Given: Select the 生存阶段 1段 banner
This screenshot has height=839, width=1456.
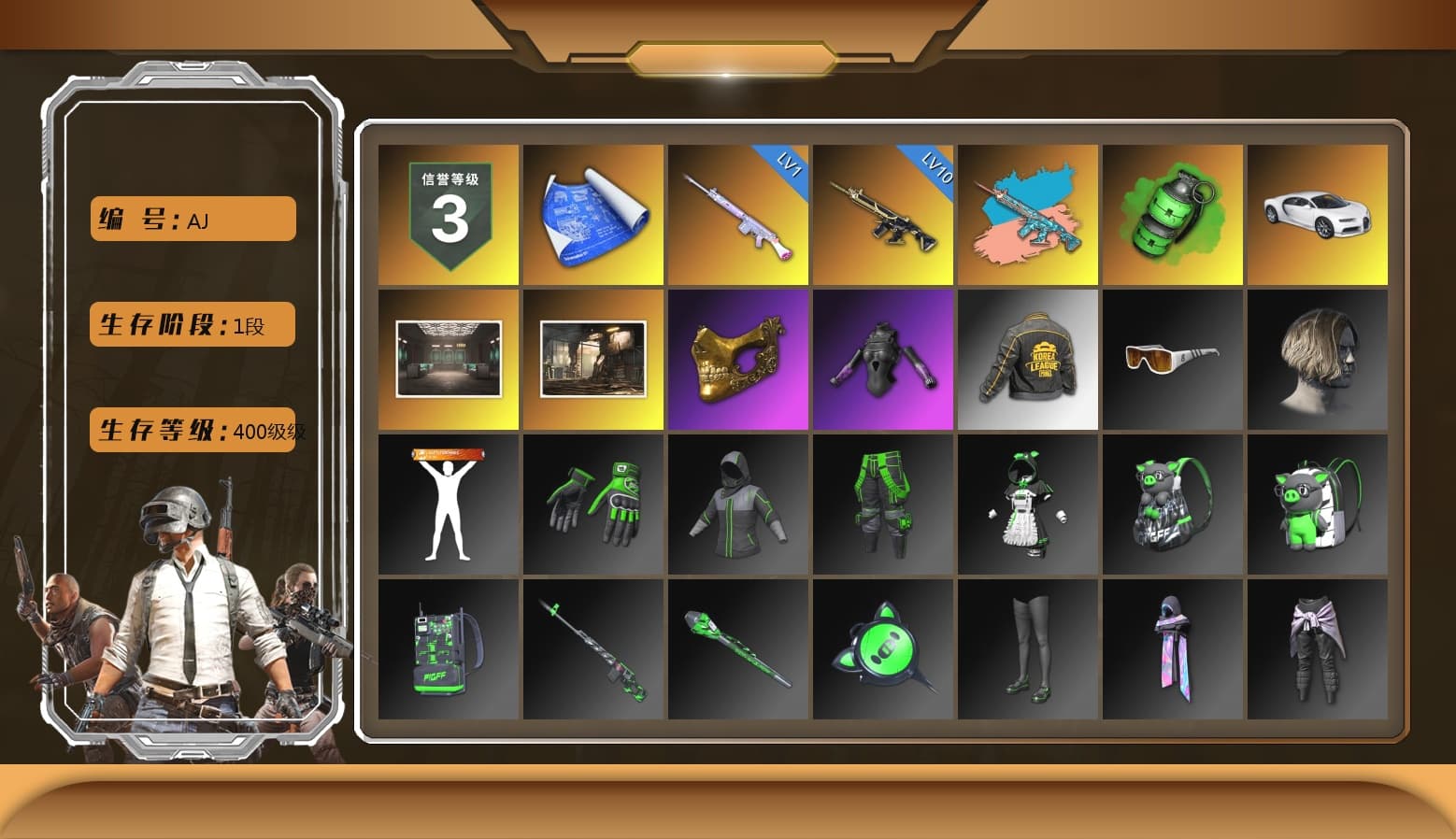Looking at the screenshot, I should (191, 323).
